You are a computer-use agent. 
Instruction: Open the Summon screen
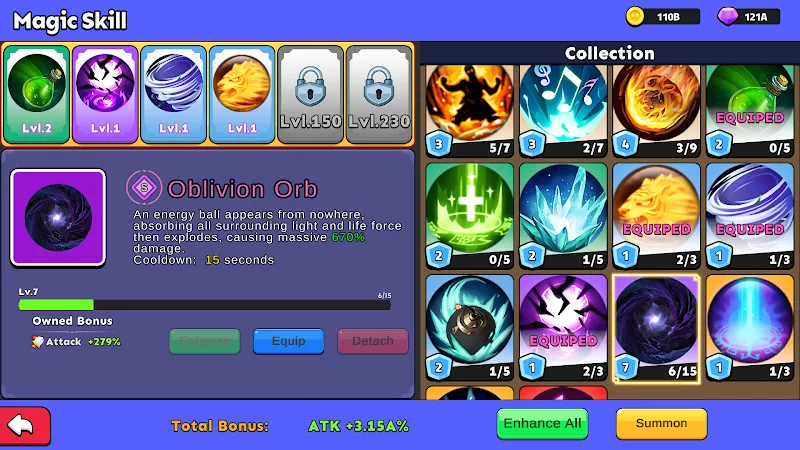(661, 423)
